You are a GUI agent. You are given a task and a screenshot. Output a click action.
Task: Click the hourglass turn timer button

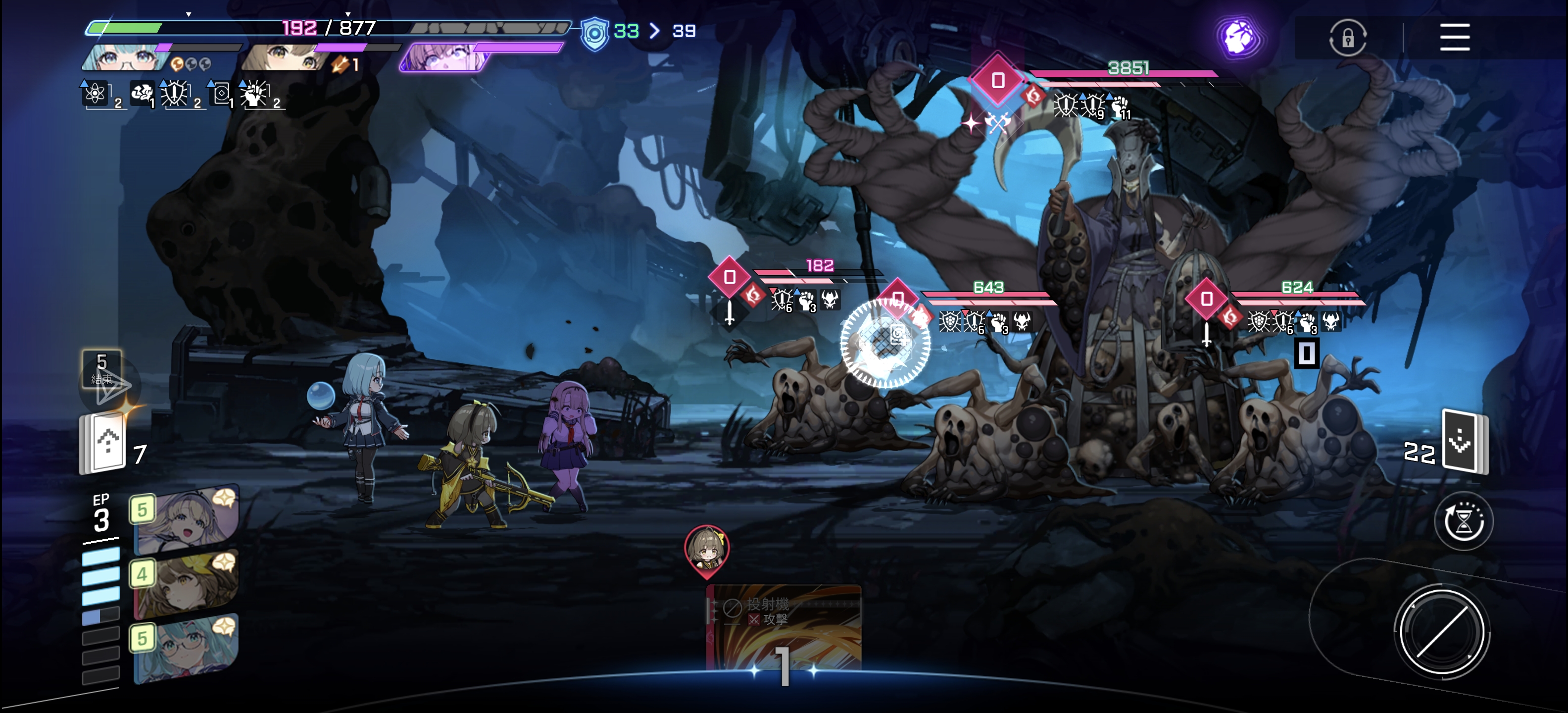(x=1463, y=521)
